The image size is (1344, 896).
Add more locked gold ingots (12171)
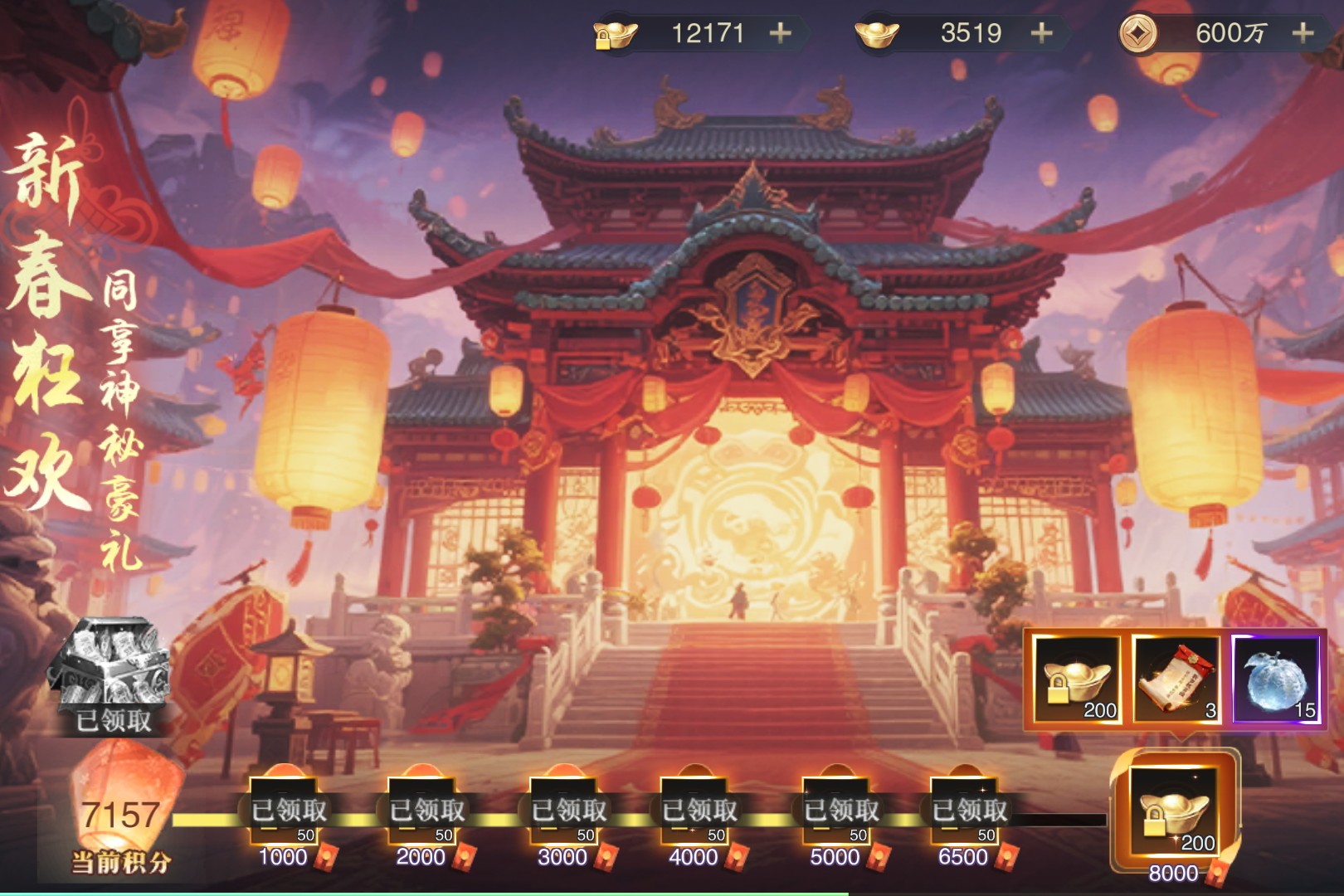tap(780, 33)
